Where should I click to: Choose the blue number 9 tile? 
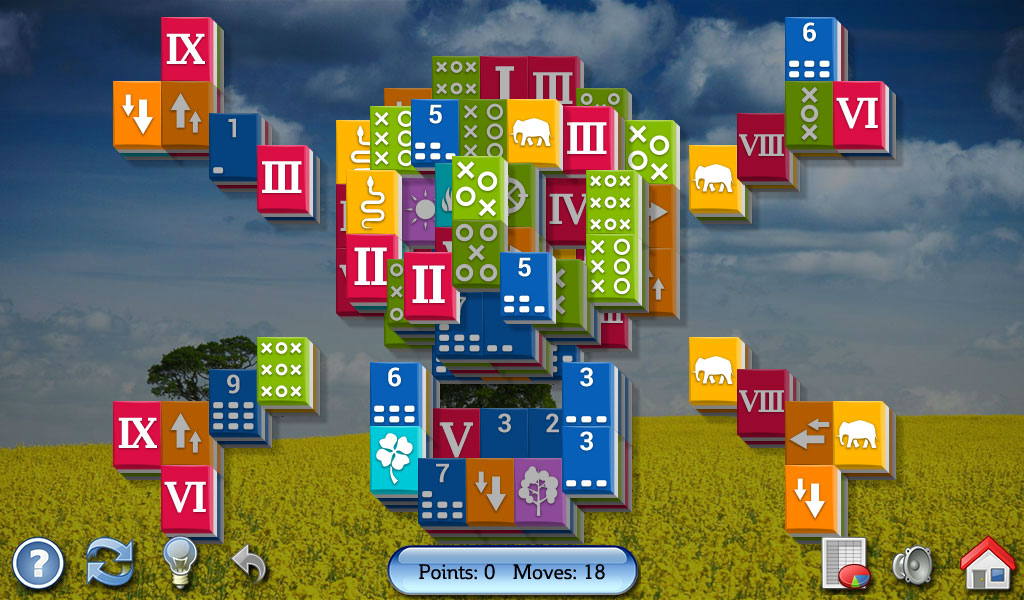[234, 402]
